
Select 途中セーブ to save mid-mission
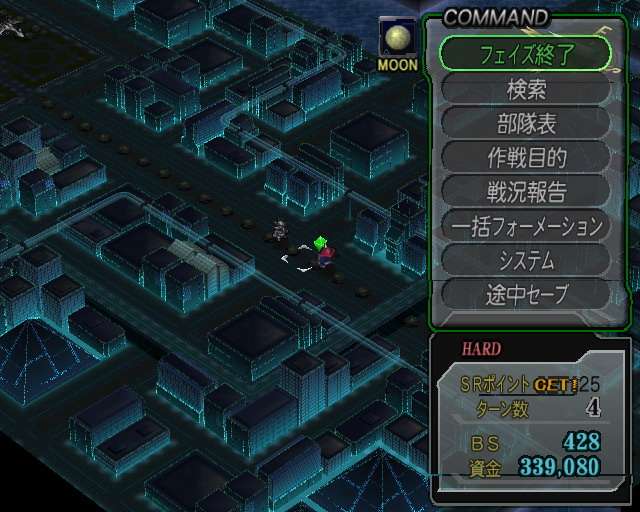tap(525, 294)
